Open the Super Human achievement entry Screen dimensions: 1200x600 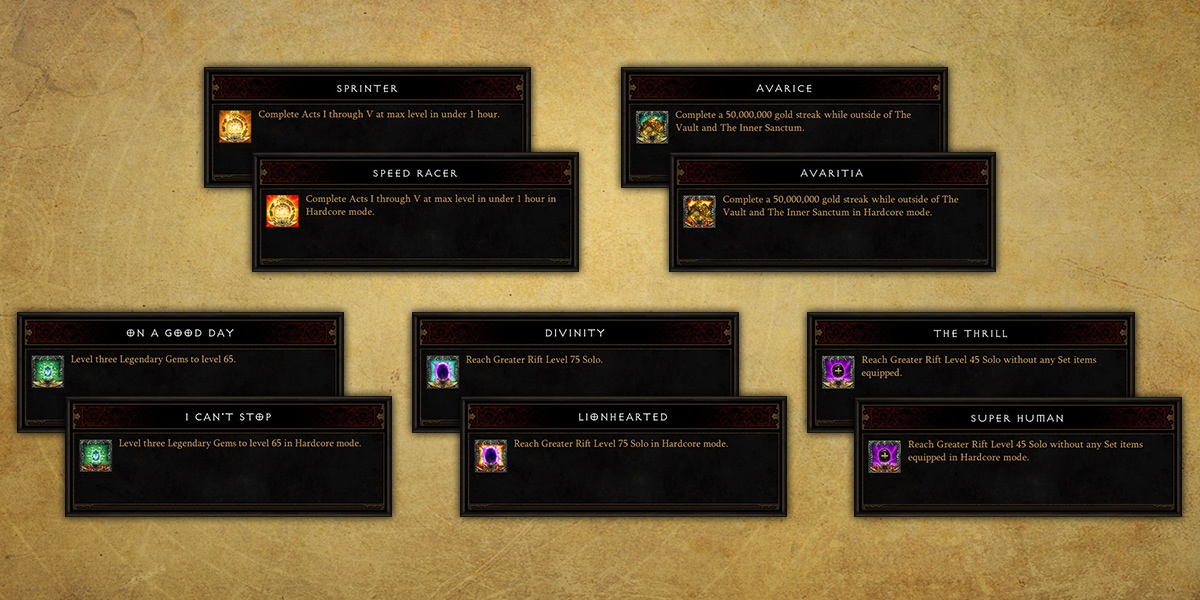[1018, 417]
